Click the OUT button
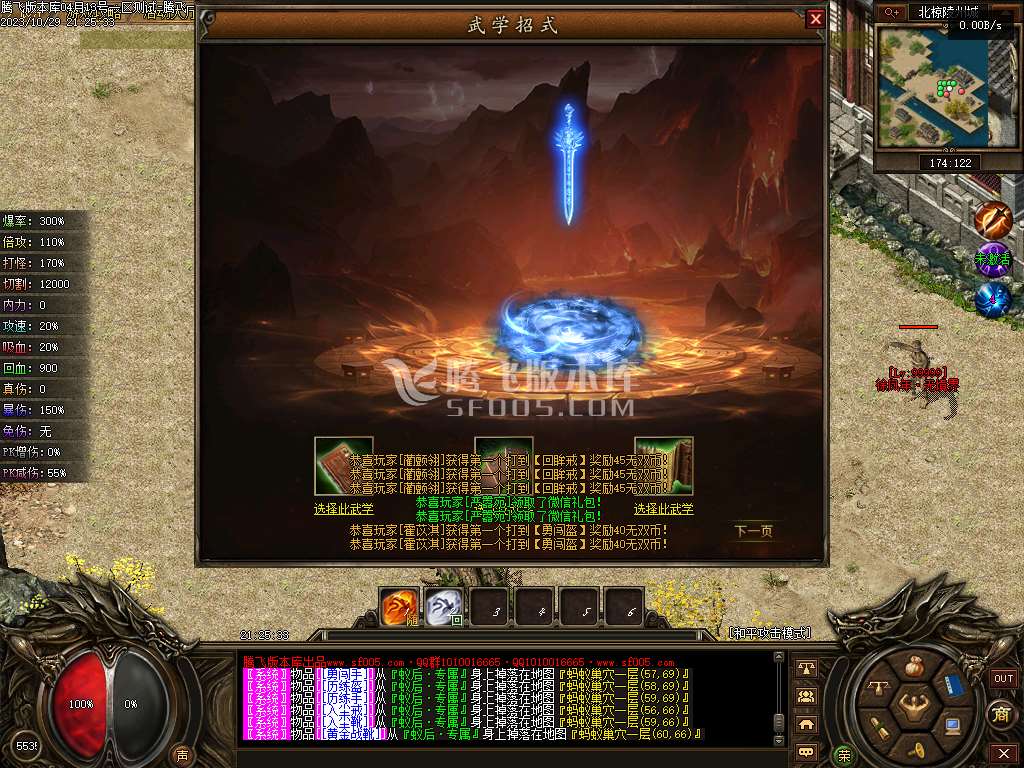The image size is (1024, 768). 1003,678
